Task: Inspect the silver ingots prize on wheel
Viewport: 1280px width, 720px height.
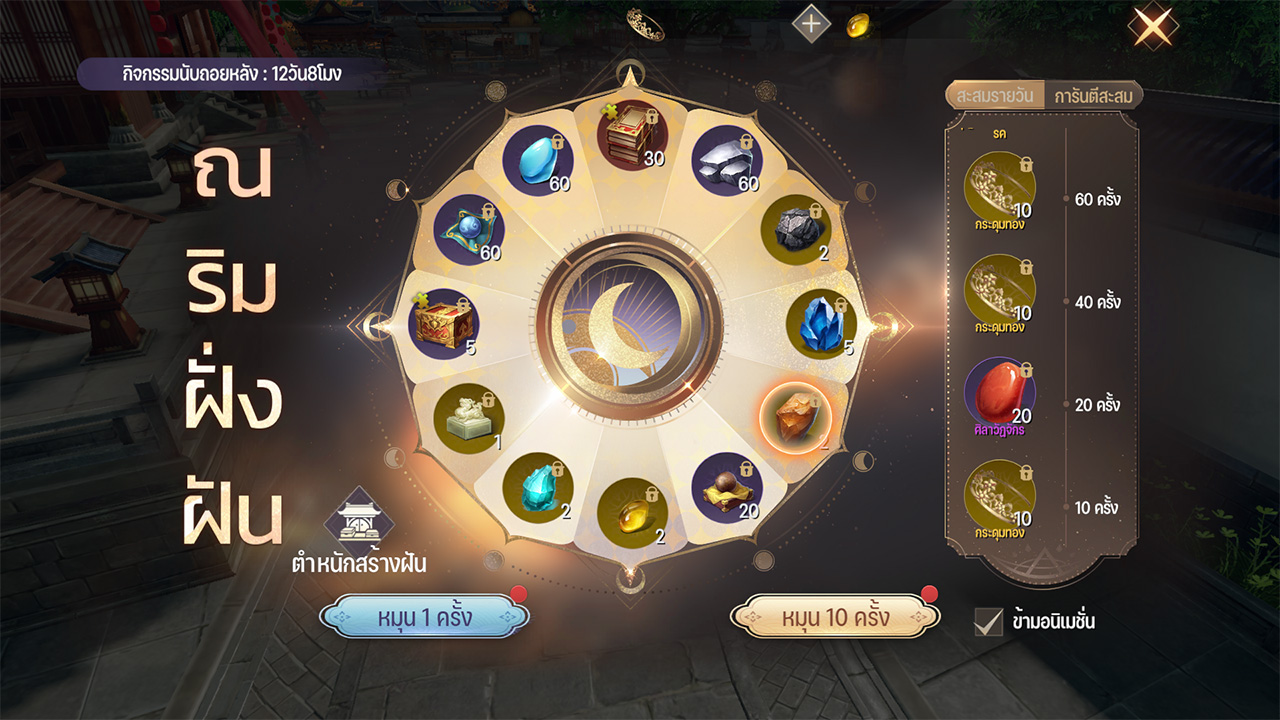Action: coord(726,160)
